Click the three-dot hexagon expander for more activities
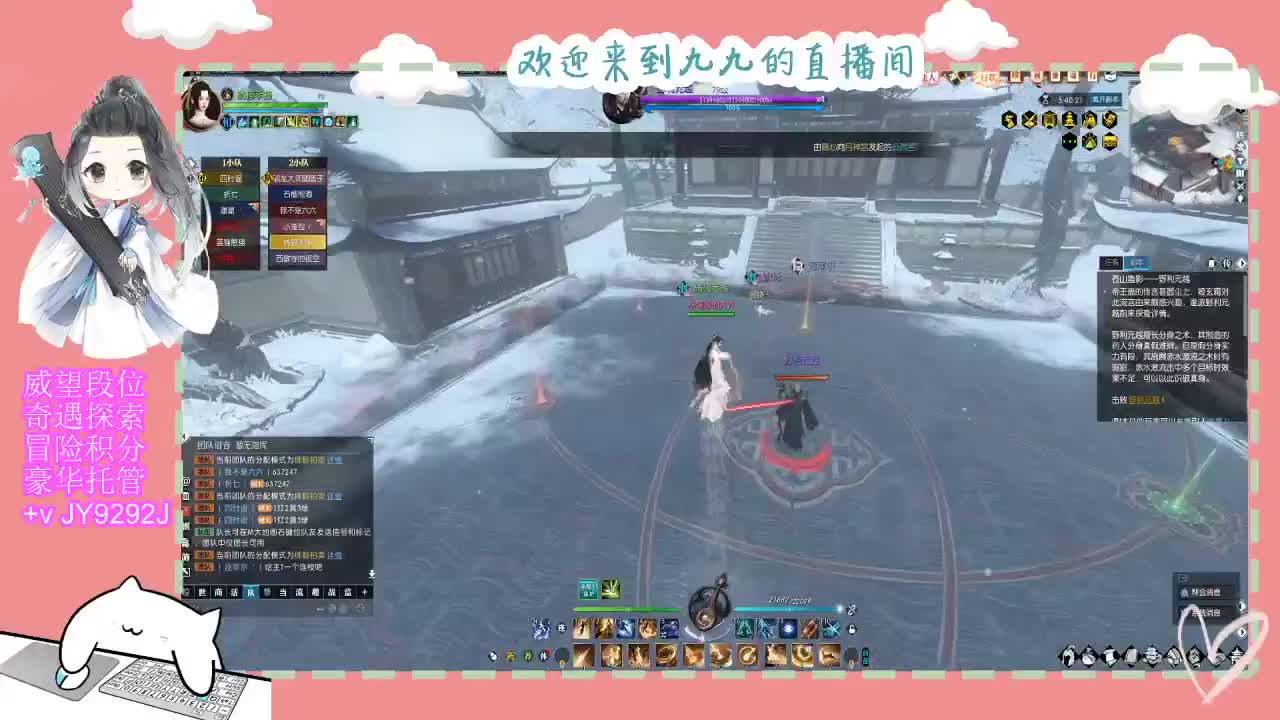 (1069, 141)
